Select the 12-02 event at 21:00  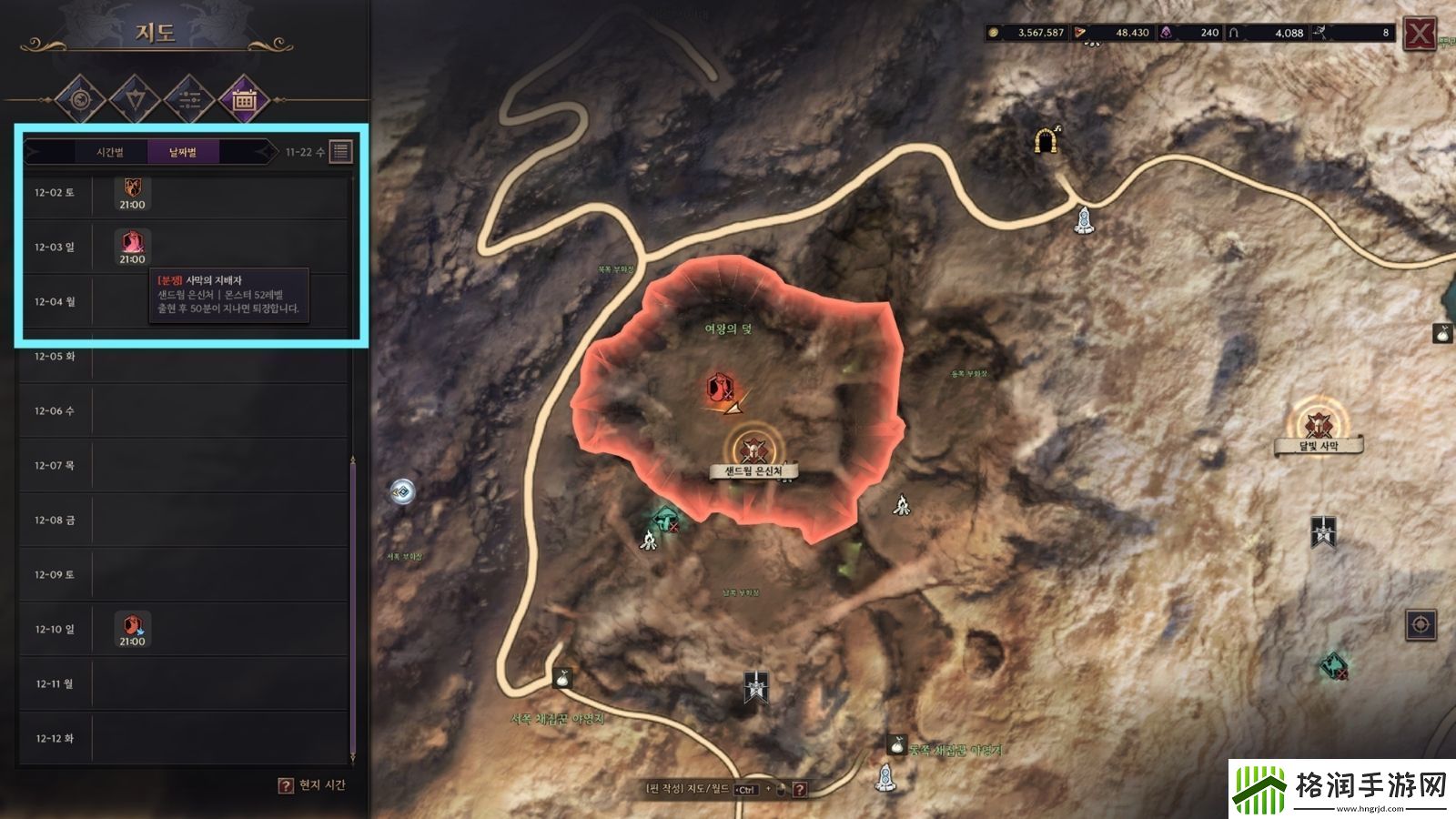[x=132, y=193]
